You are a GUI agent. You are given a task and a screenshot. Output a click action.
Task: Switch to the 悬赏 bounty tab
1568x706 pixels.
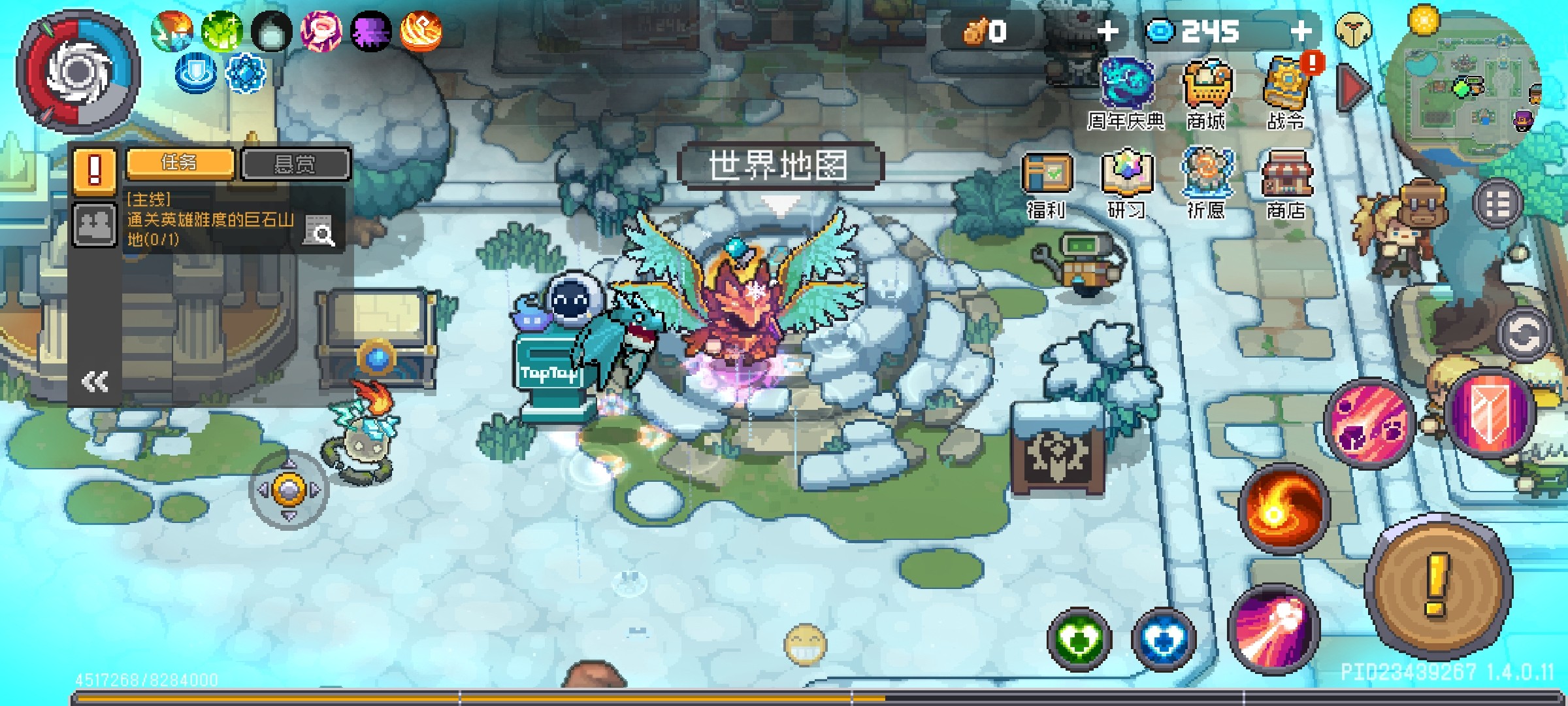click(295, 163)
